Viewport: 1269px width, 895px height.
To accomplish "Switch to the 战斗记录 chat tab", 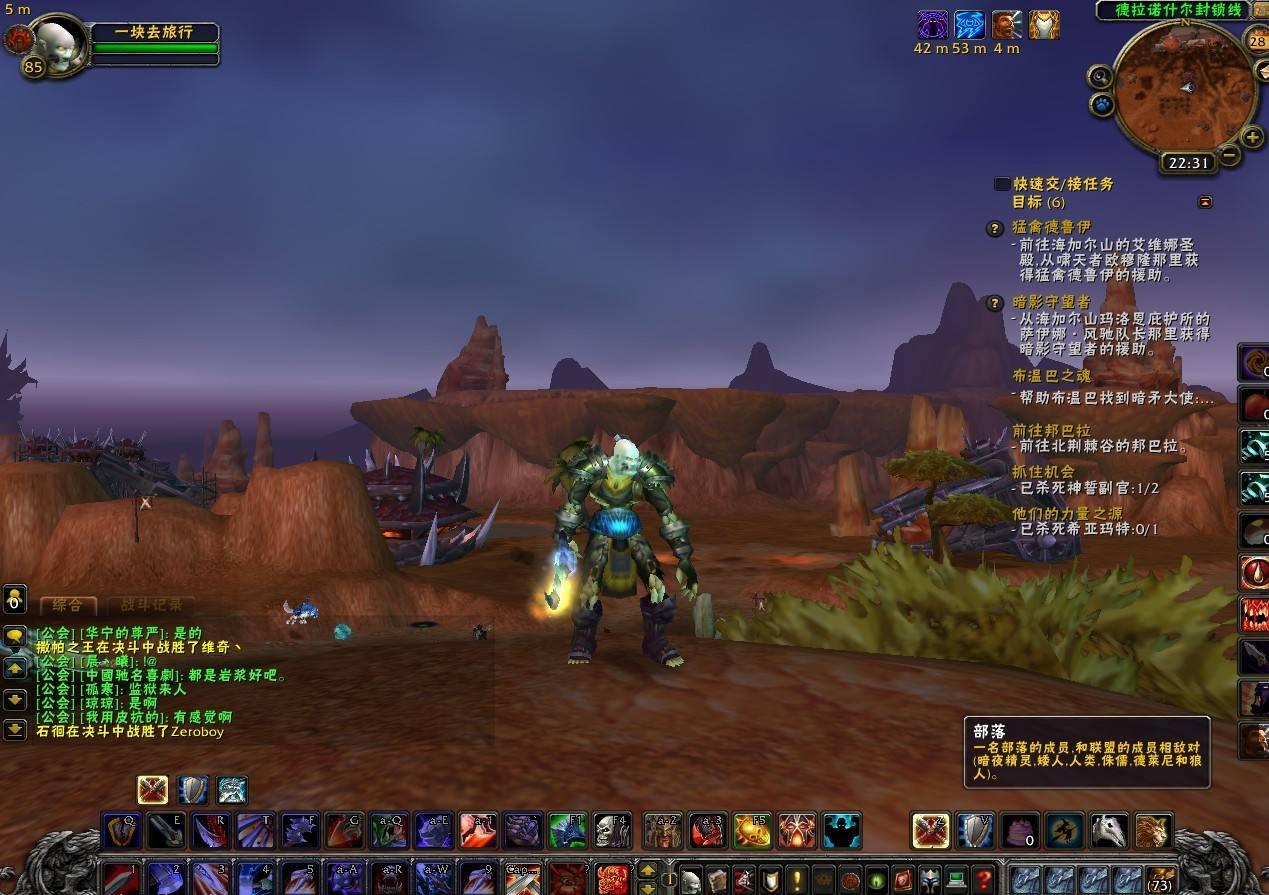I will point(152,605).
